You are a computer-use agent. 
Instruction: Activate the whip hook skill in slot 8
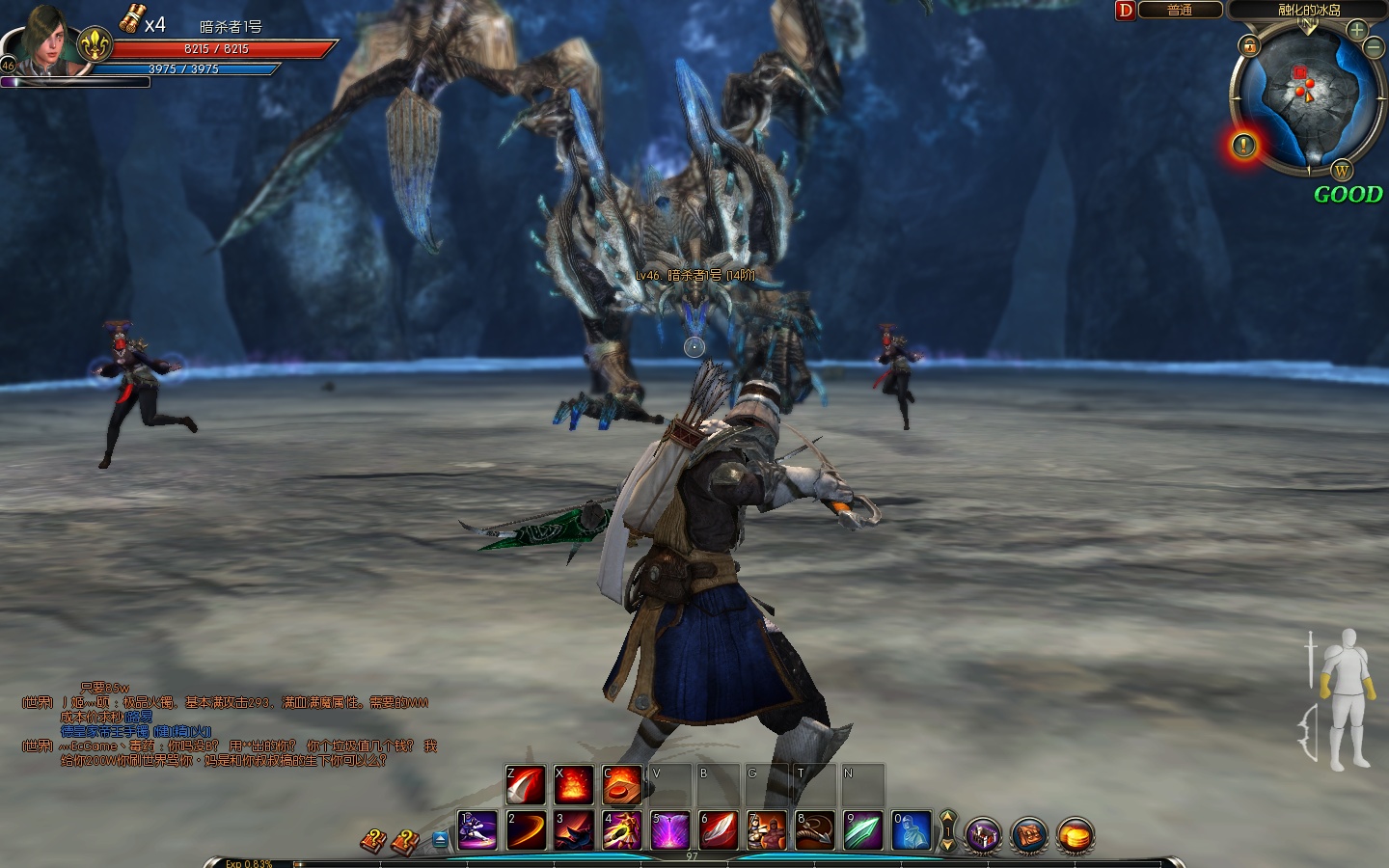814,830
